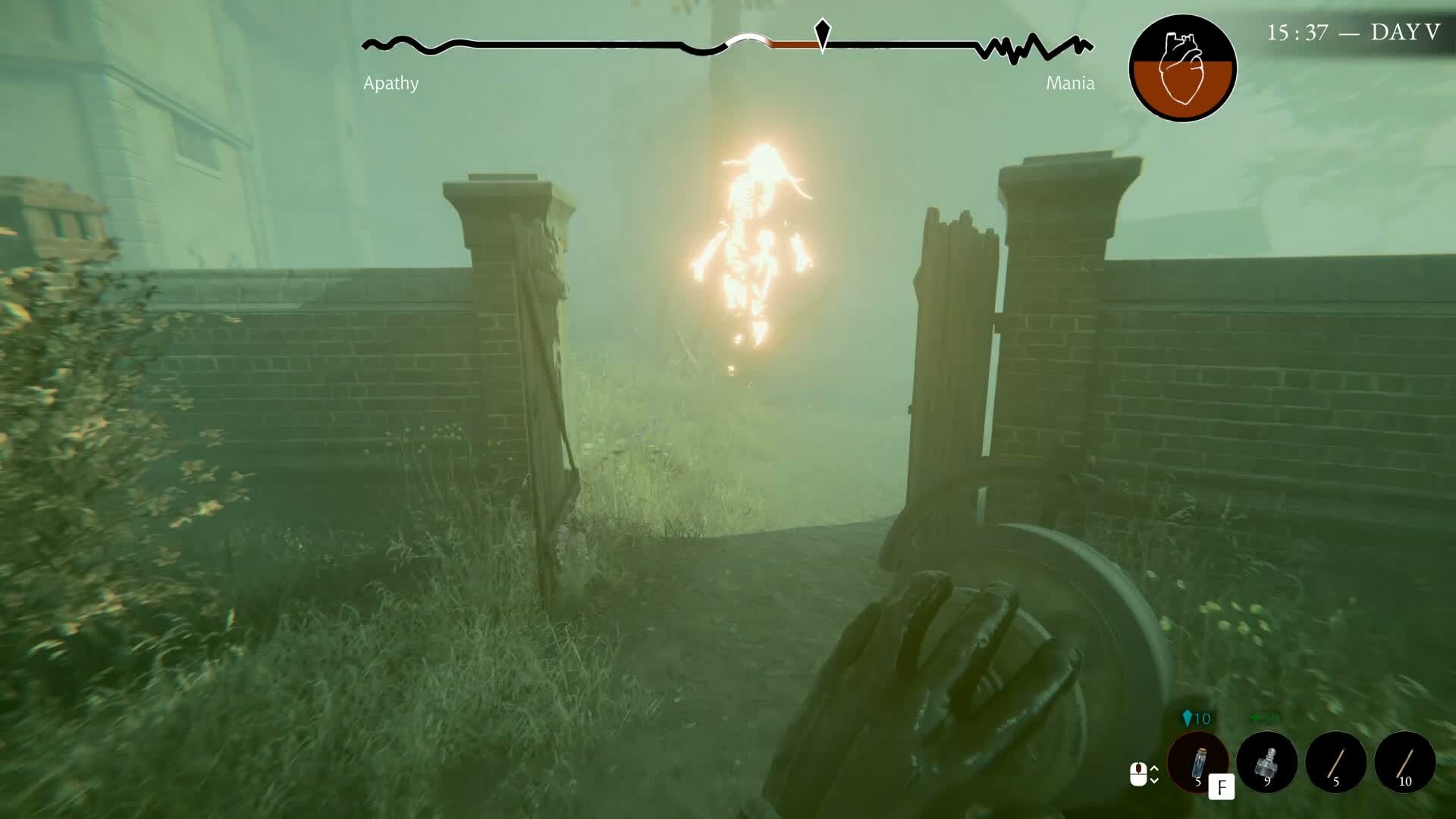
Task: Click the count badge 9 on the flask slot
Action: 1267,783
